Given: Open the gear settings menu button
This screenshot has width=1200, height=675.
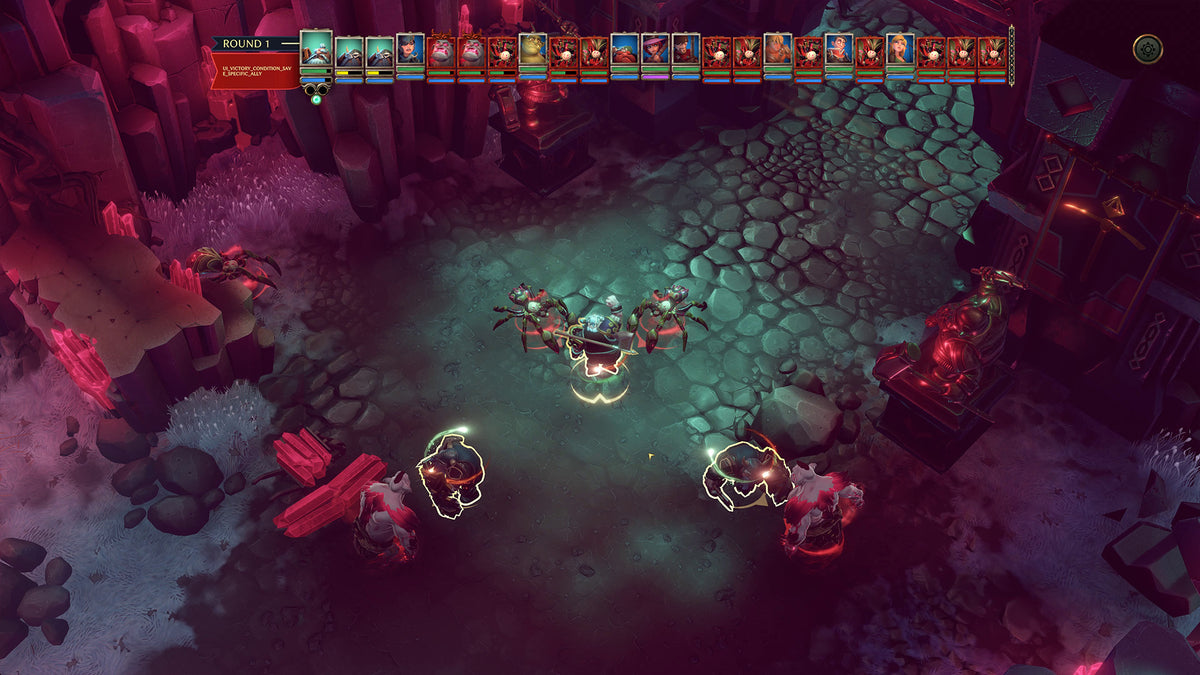Looking at the screenshot, I should point(1147,48).
